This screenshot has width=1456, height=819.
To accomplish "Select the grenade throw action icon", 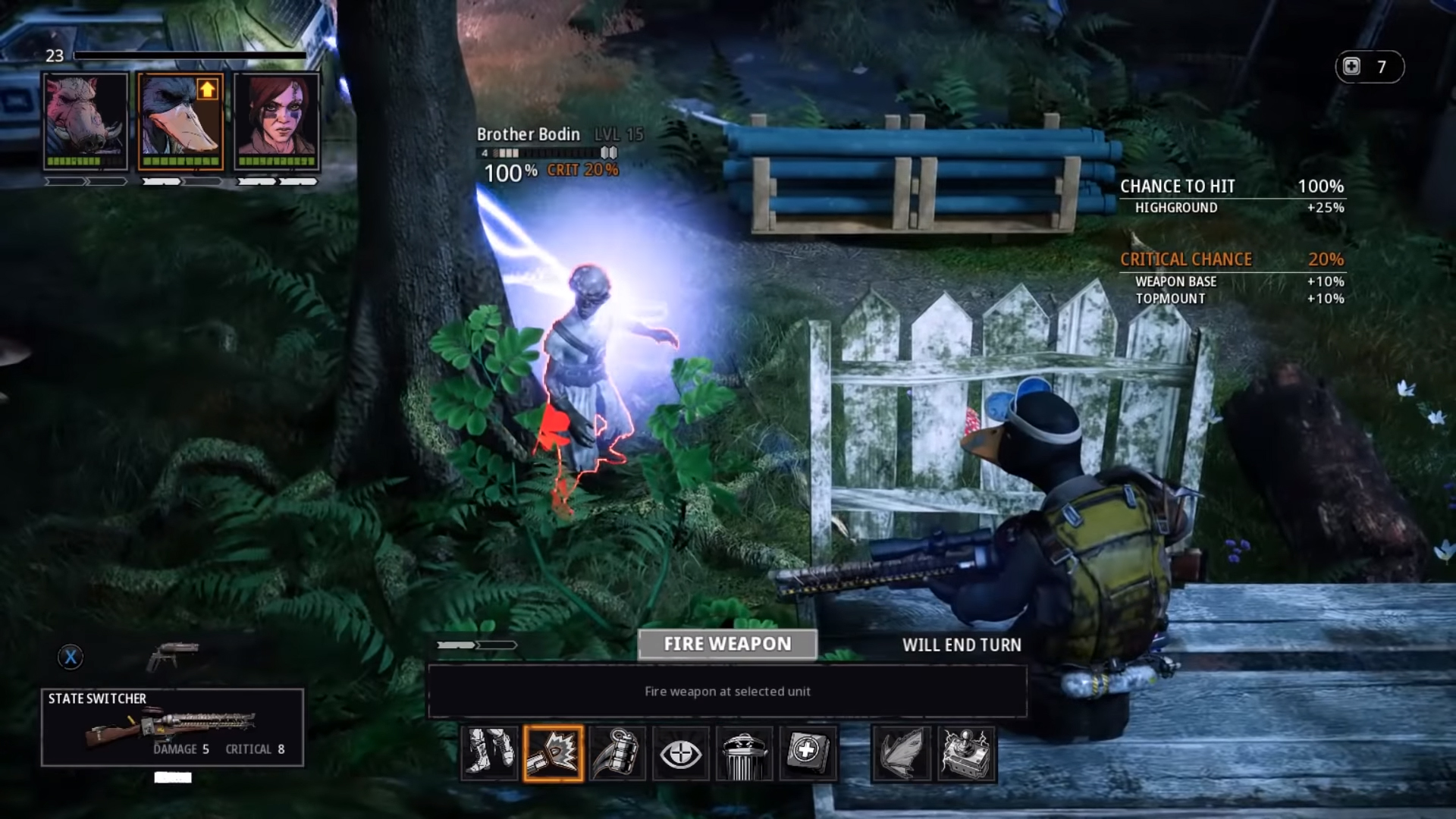I will point(617,754).
